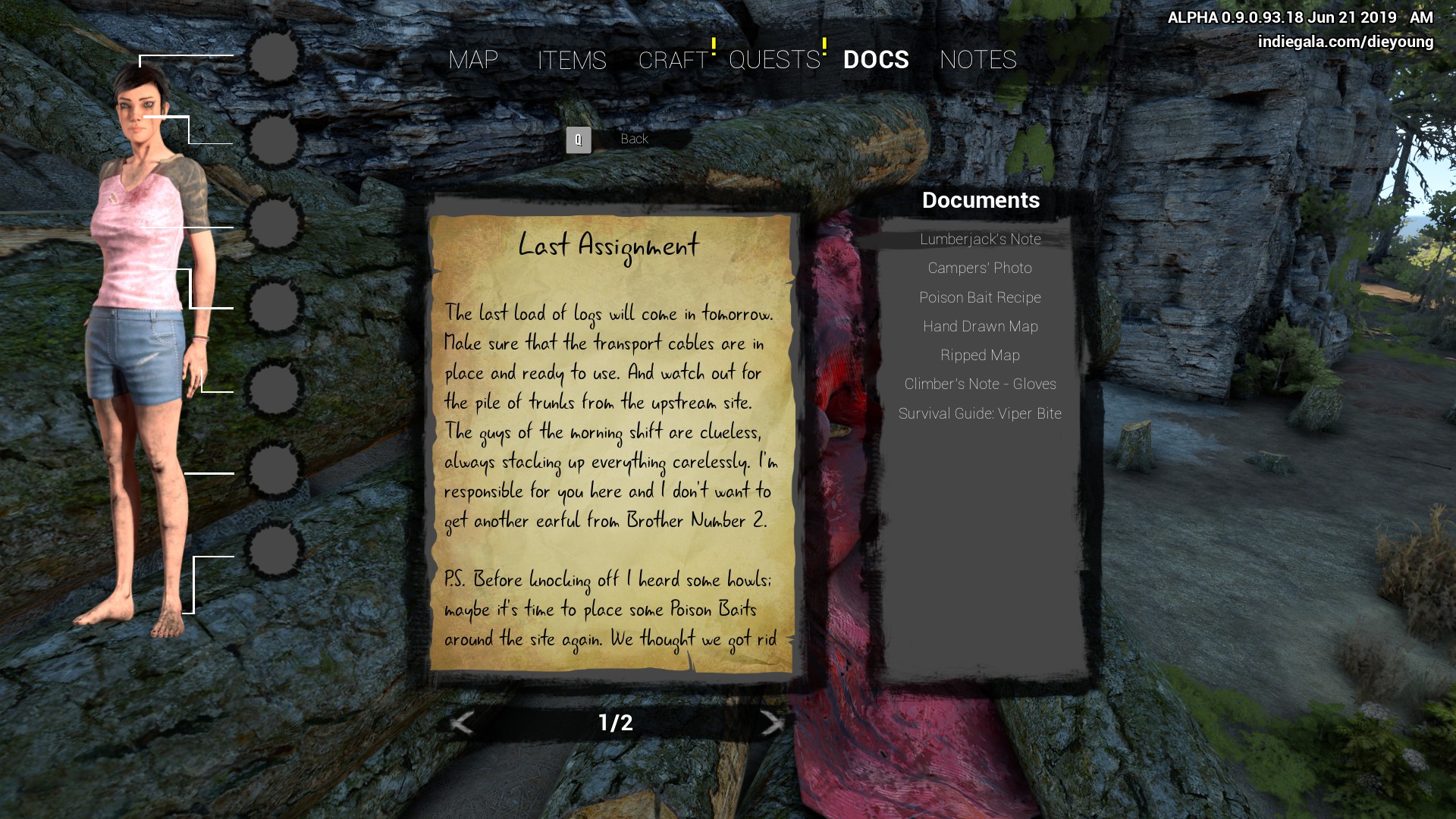
Task: Open the Campers' Photo document
Action: pyautogui.click(x=980, y=268)
